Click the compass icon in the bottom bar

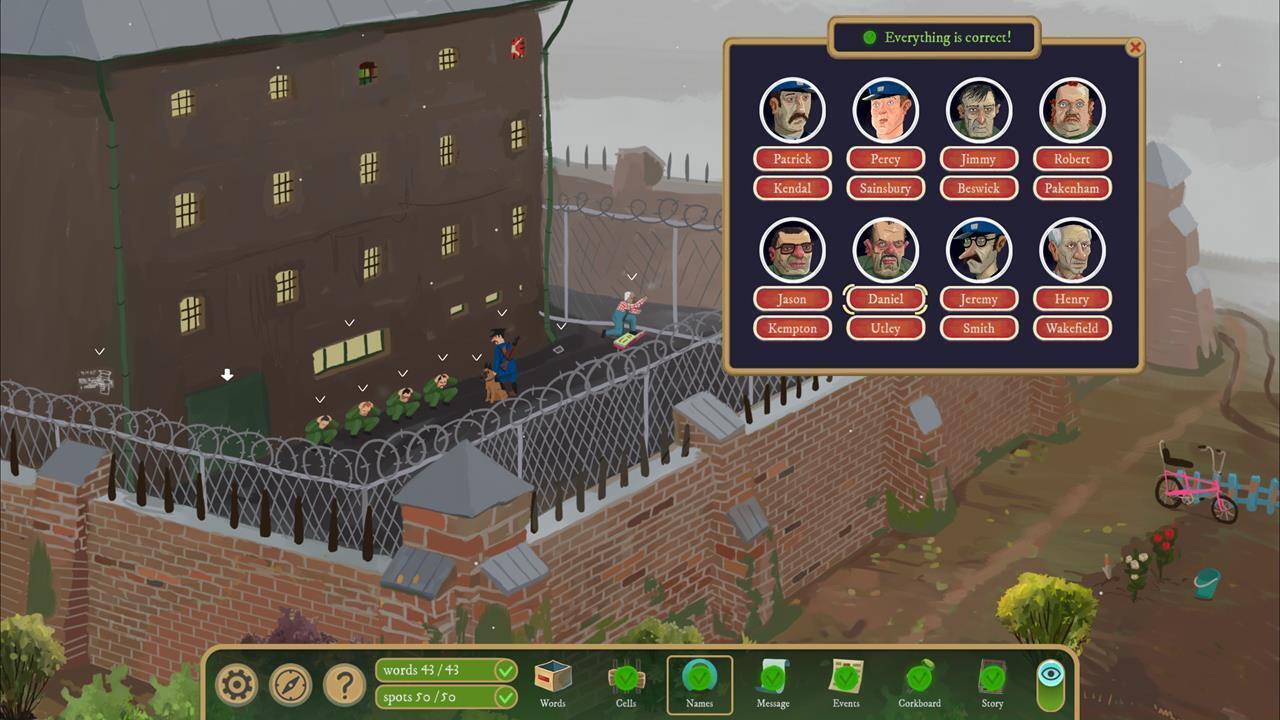290,685
